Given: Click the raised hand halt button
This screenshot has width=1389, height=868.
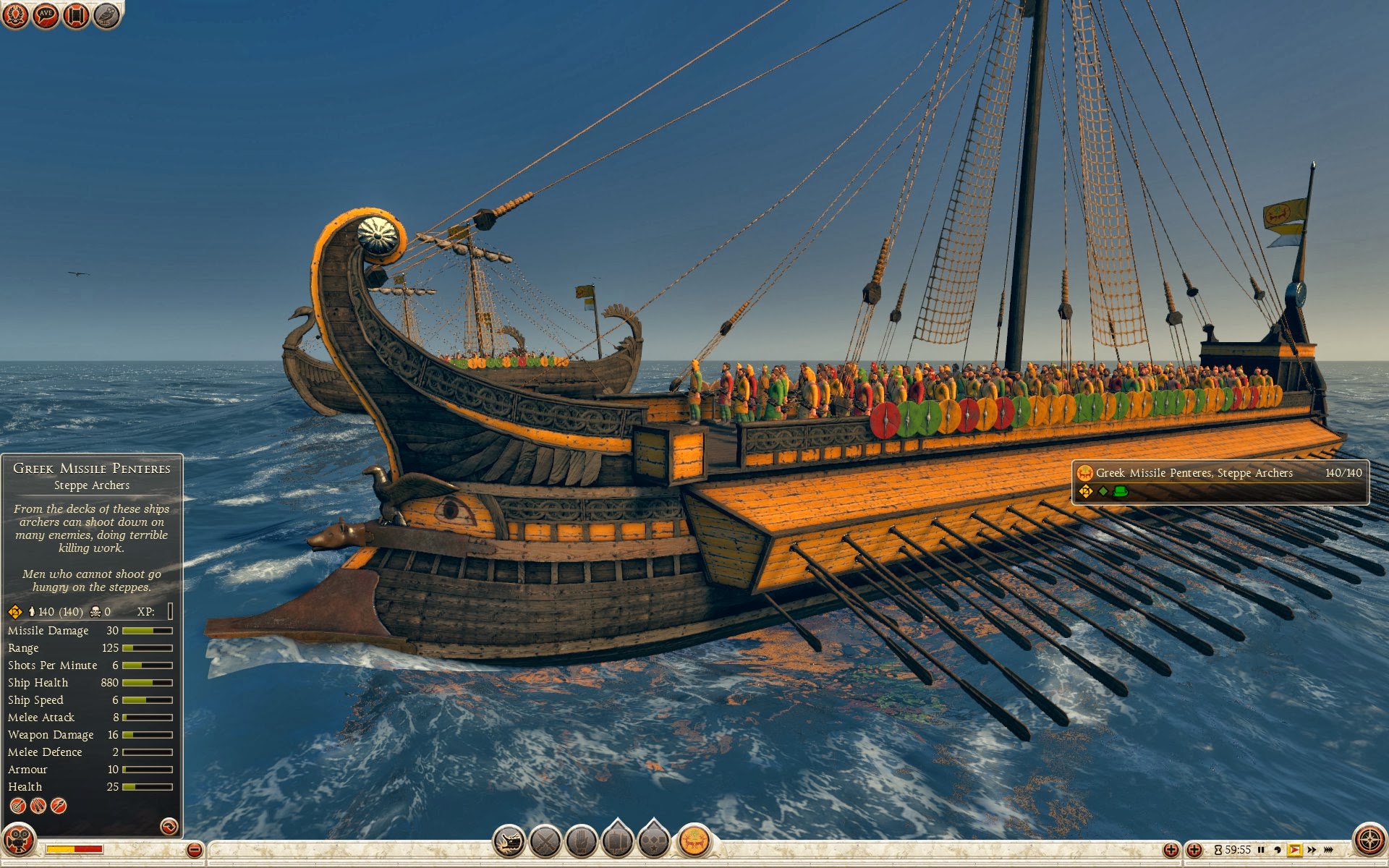Looking at the screenshot, I should tap(581, 842).
